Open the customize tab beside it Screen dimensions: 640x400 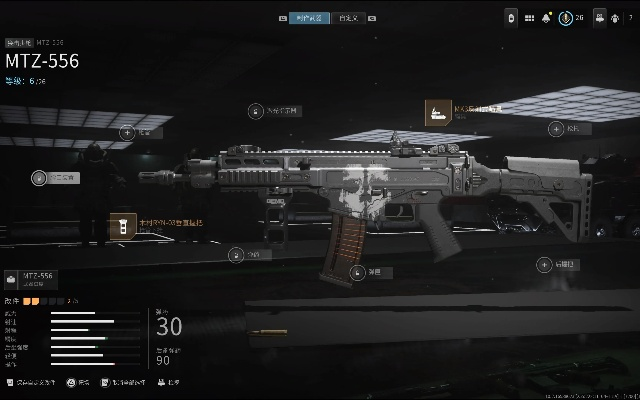(x=346, y=18)
